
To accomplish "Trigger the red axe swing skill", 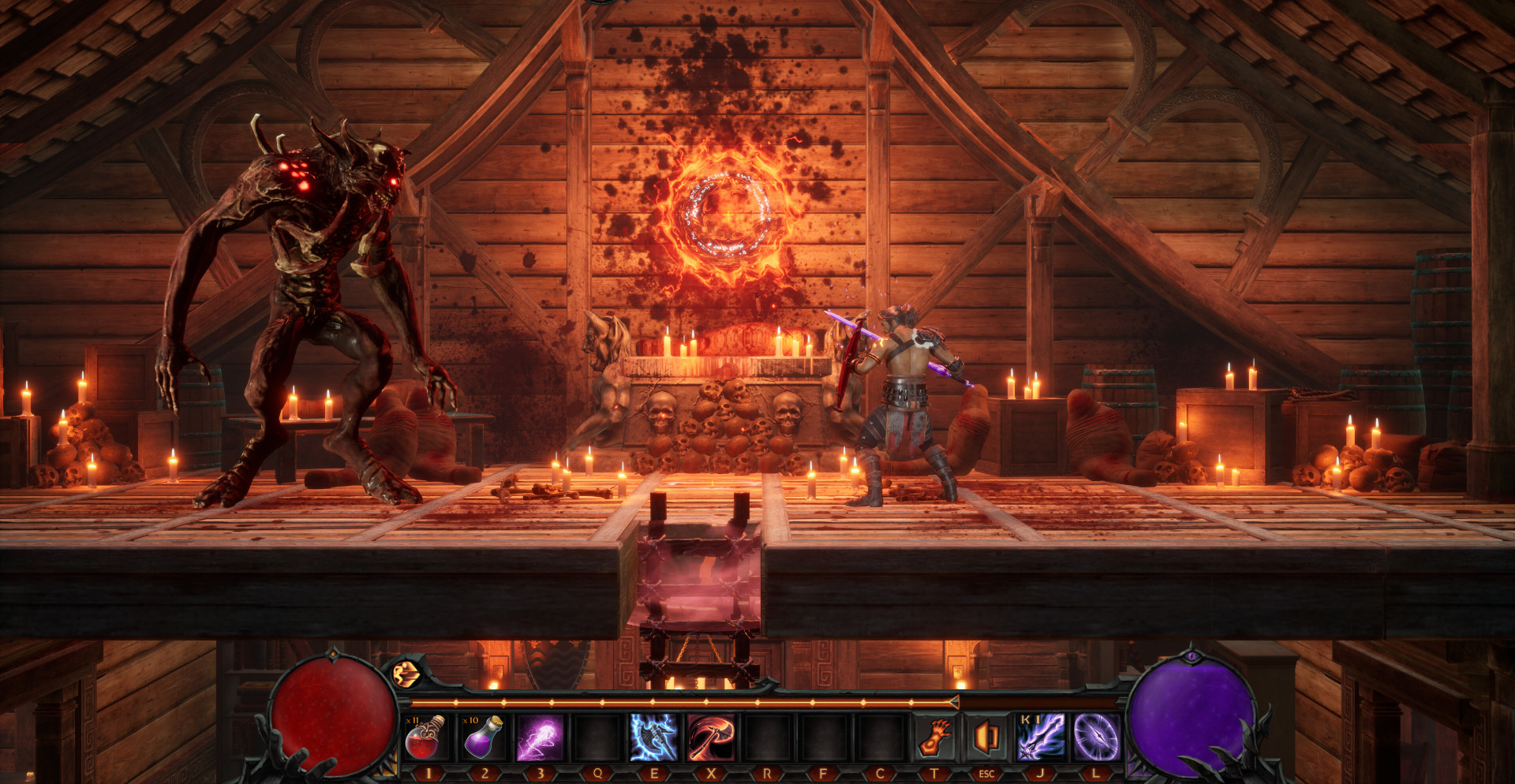I will [710, 737].
